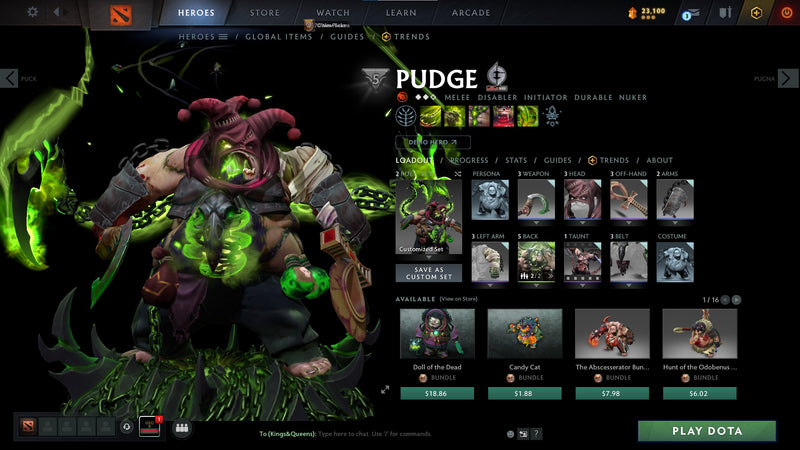
Task: Choose the Head item slot
Action: click(x=579, y=200)
